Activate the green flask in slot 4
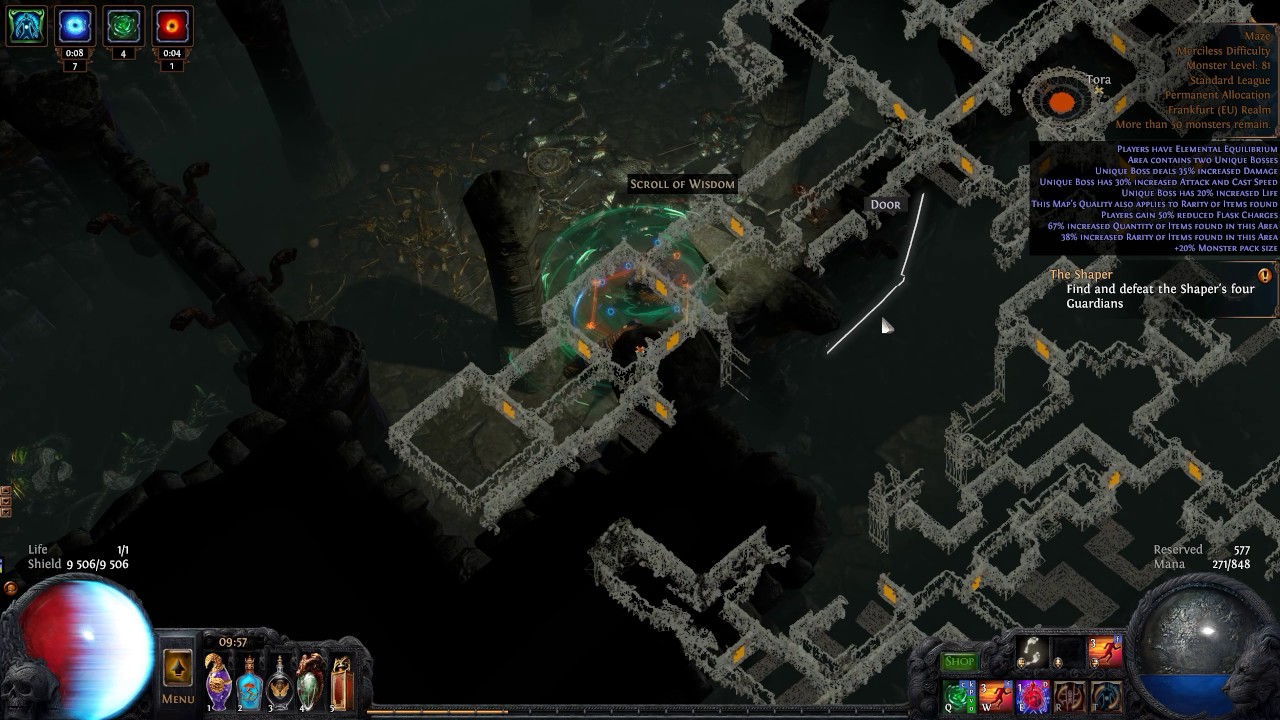The height and width of the screenshot is (720, 1280). [310, 682]
